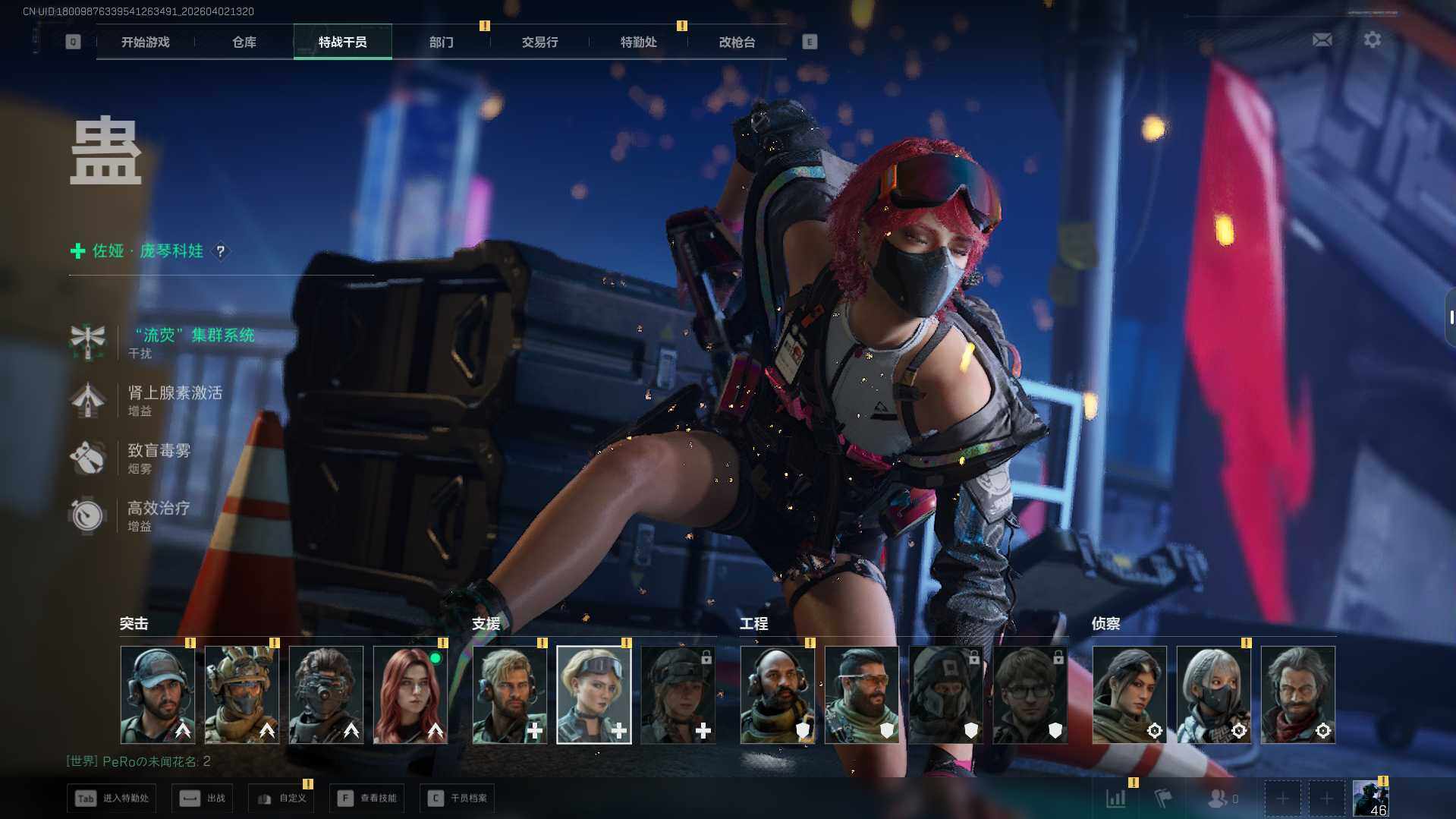Inspect the 高效治疗 skill entry

tap(158, 509)
